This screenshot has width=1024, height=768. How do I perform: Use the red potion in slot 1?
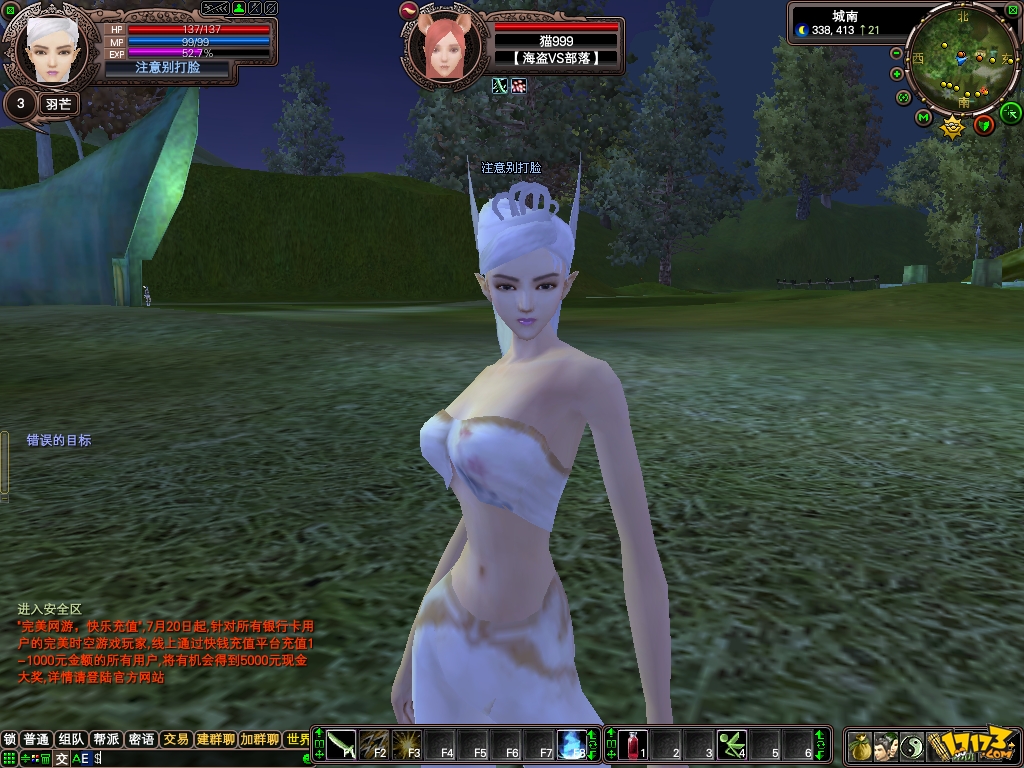(631, 745)
